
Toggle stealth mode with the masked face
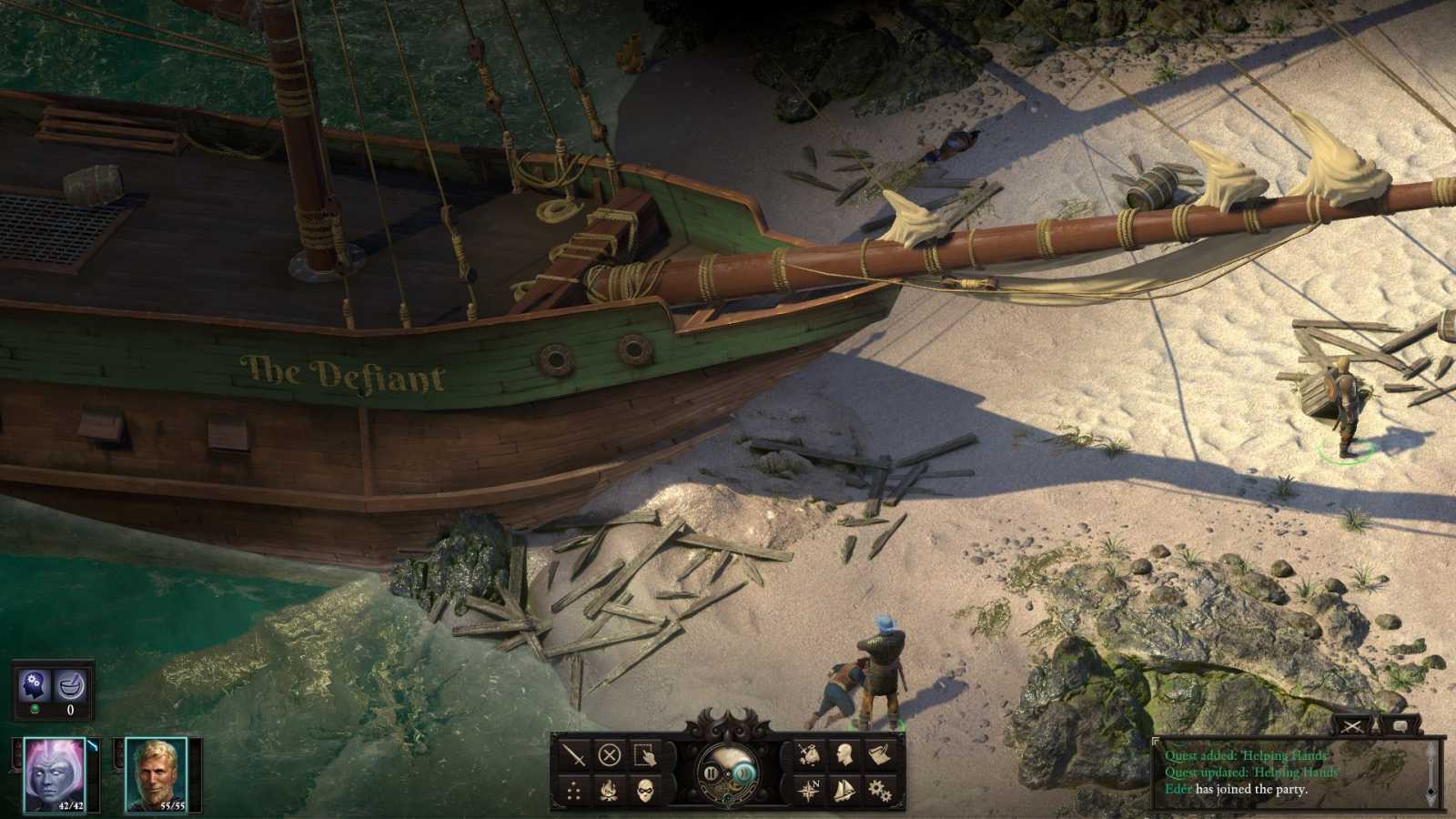pyautogui.click(x=644, y=791)
